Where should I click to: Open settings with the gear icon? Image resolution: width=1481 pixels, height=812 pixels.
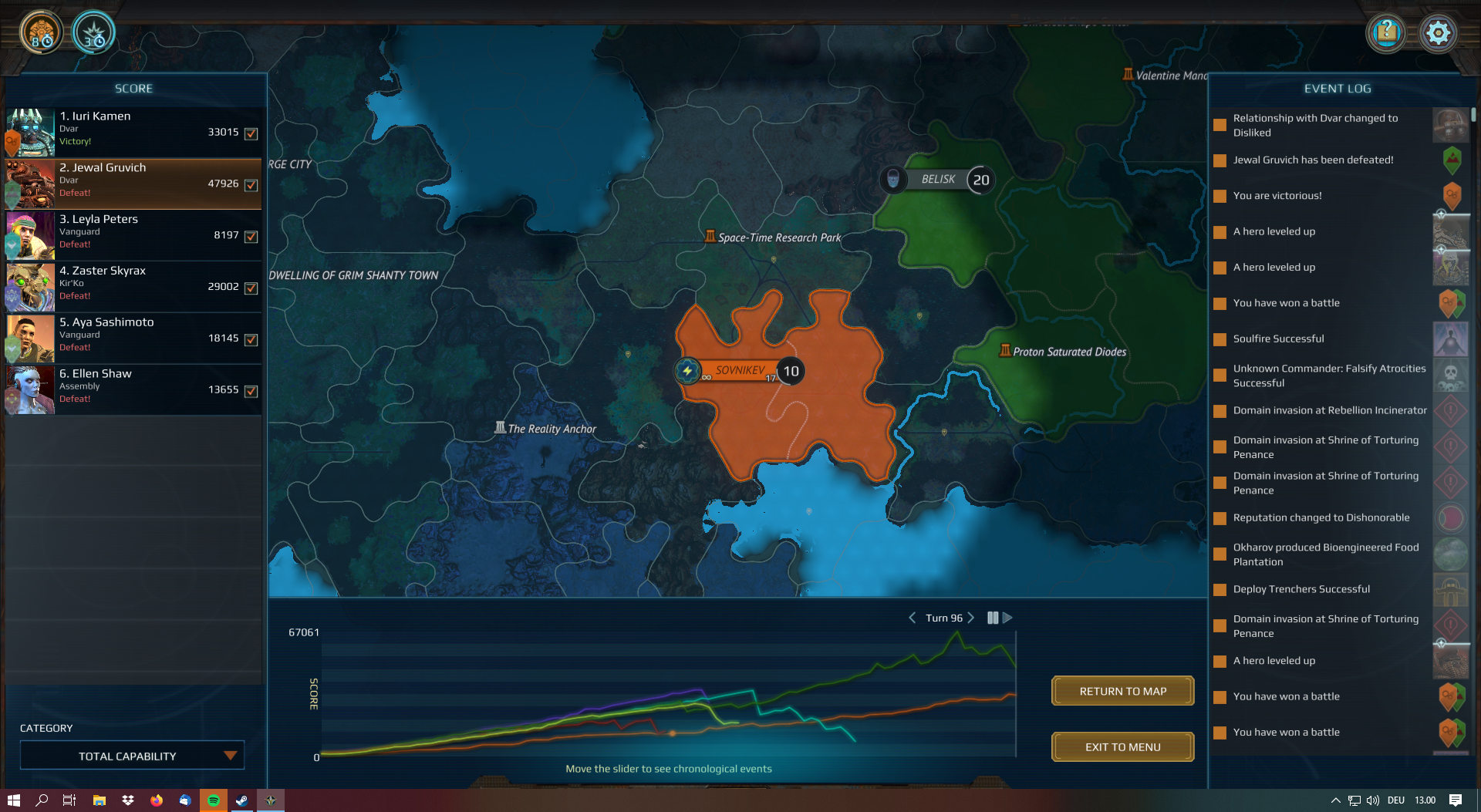point(1438,32)
